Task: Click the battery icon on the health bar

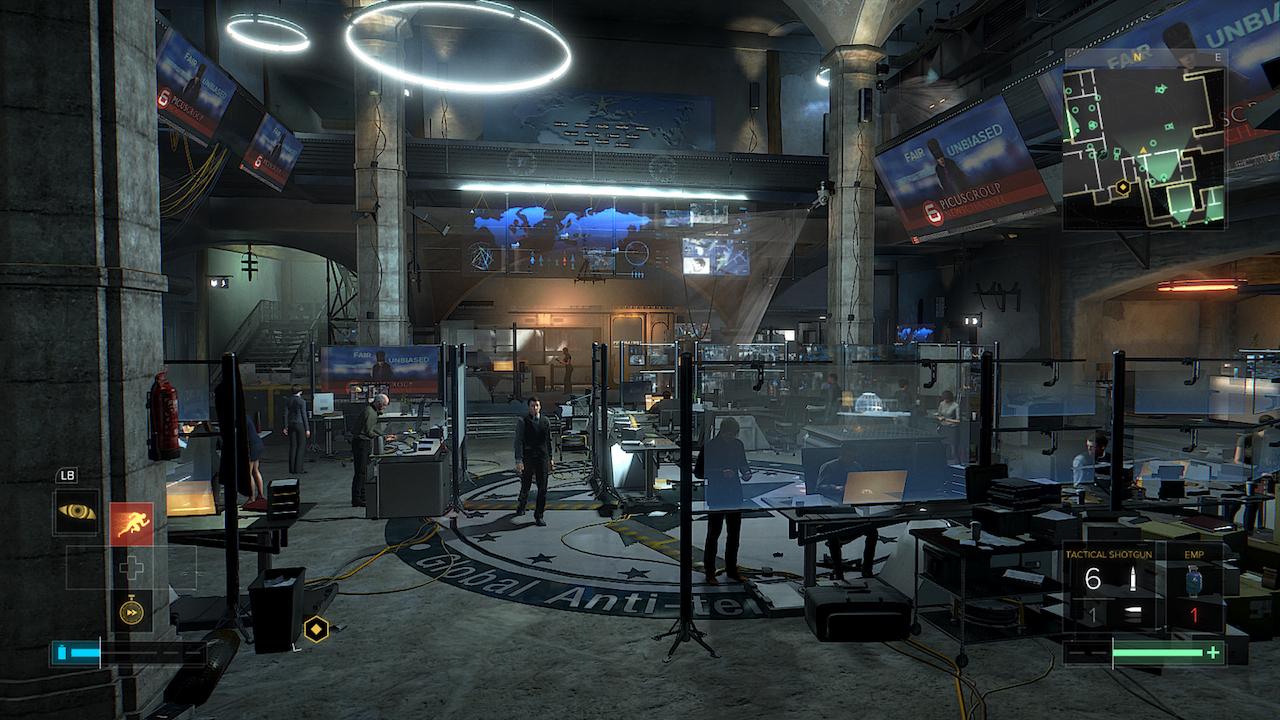Action: [x=62, y=650]
